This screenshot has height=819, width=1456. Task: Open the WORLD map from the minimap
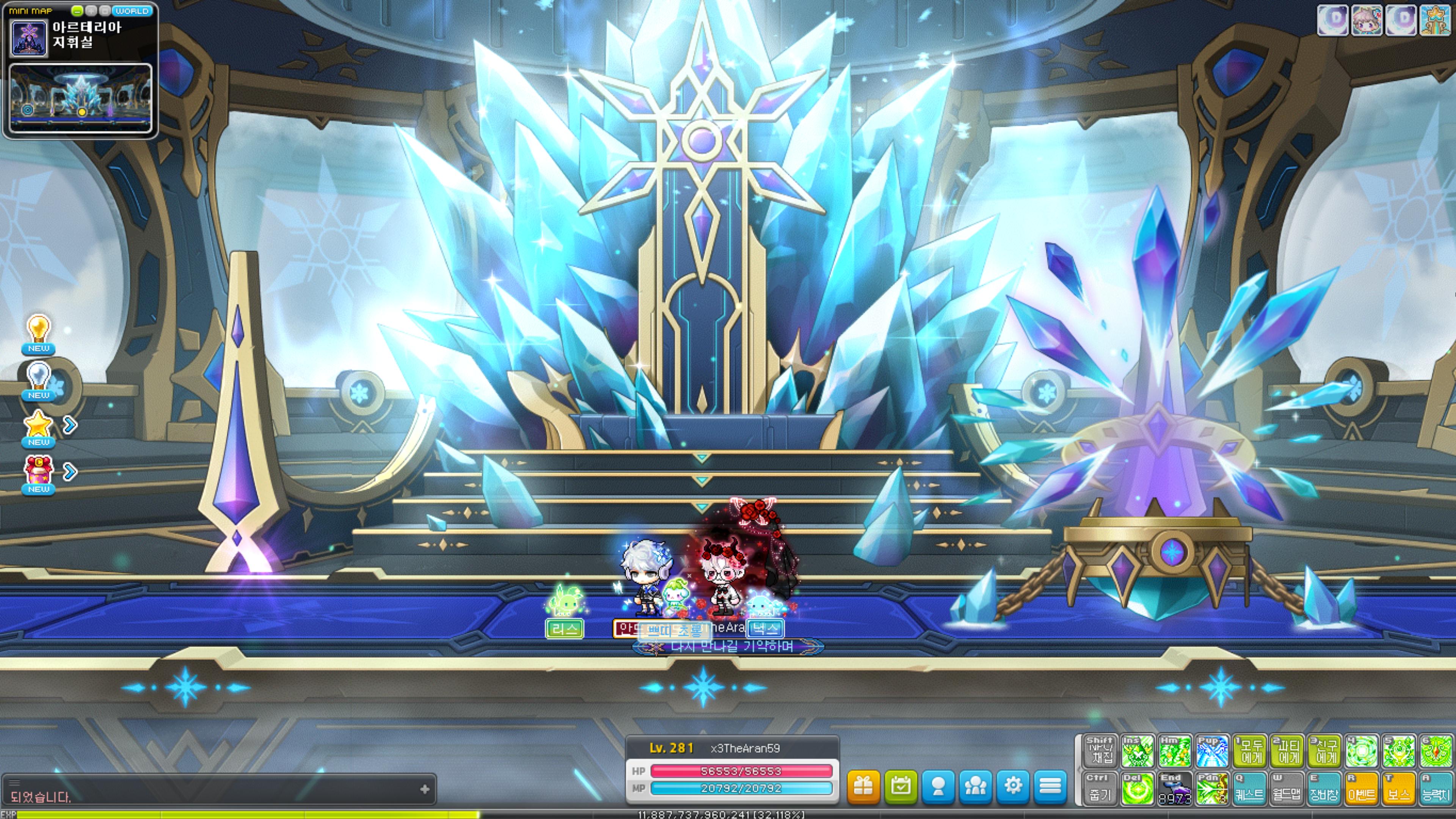pos(132,11)
